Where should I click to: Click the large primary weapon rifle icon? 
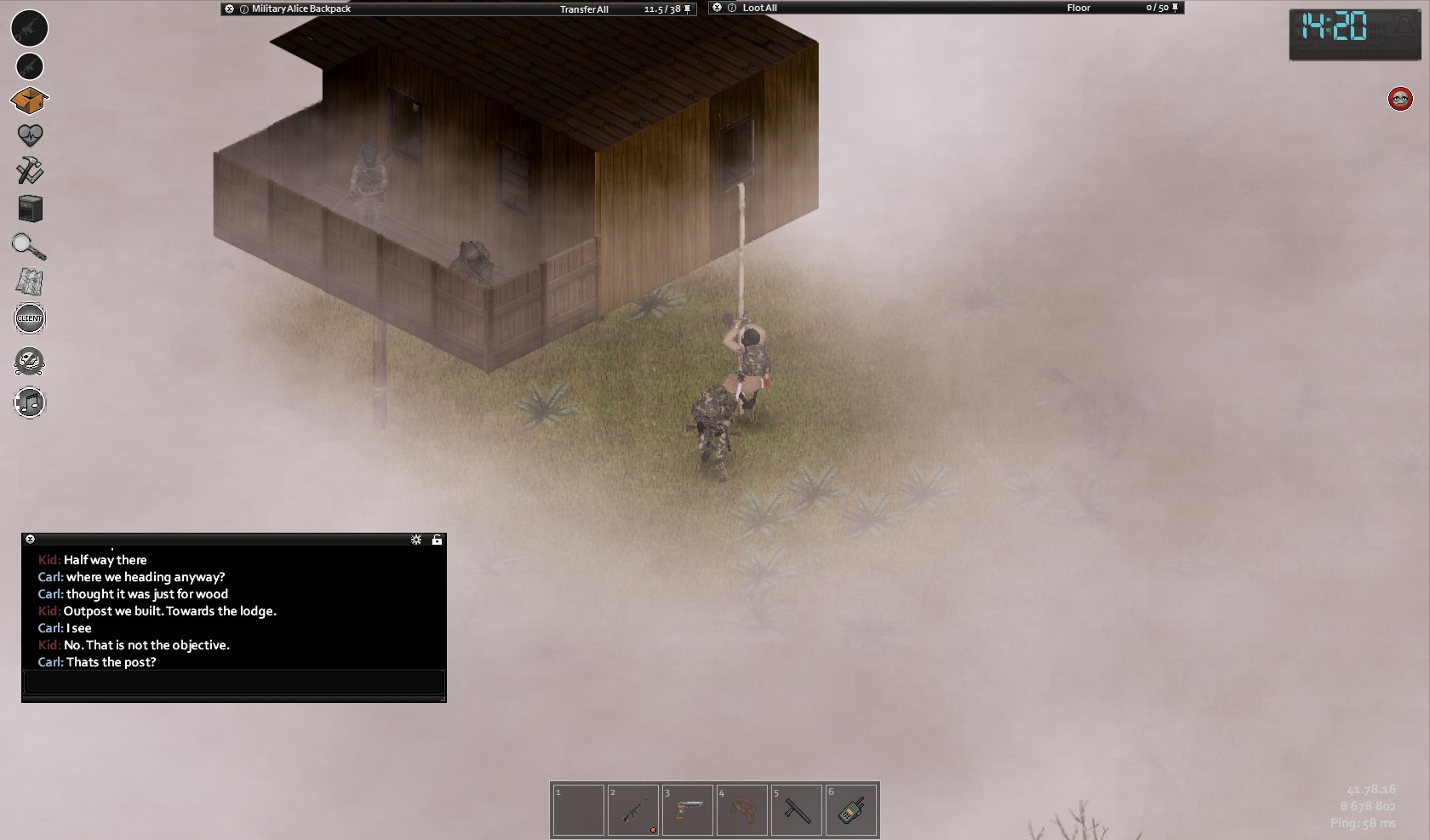click(x=29, y=28)
